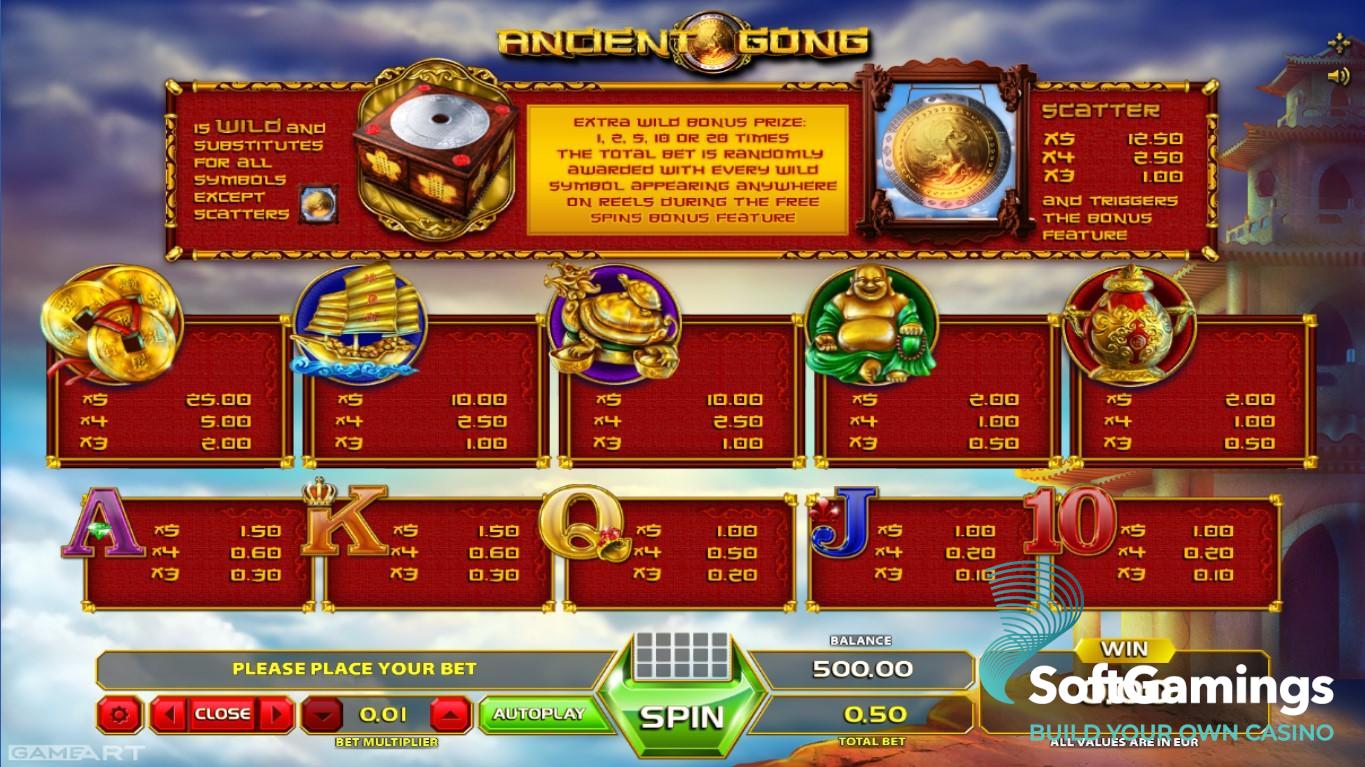Spin the reels with the green SPIN button
This screenshot has width=1365, height=767.
pos(681,716)
